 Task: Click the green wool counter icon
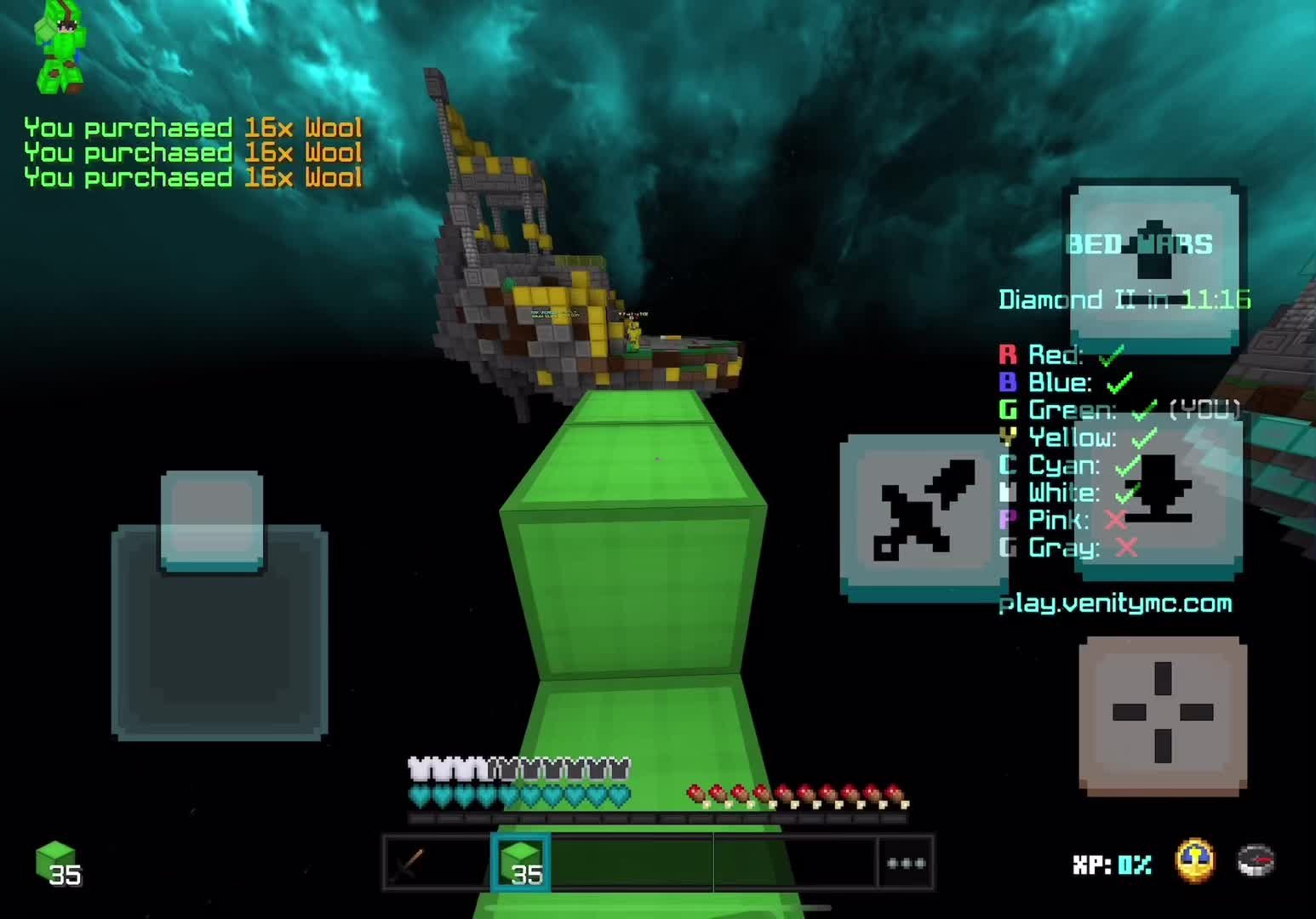click(57, 862)
